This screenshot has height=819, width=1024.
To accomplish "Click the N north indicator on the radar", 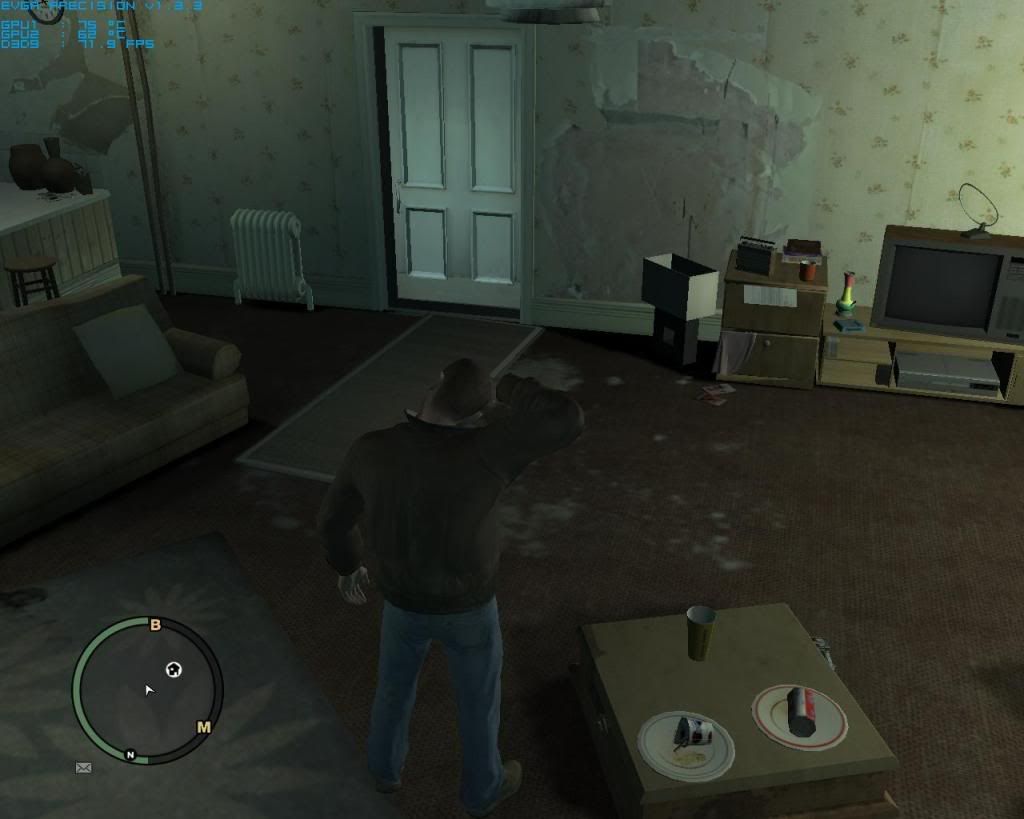I will tap(130, 754).
